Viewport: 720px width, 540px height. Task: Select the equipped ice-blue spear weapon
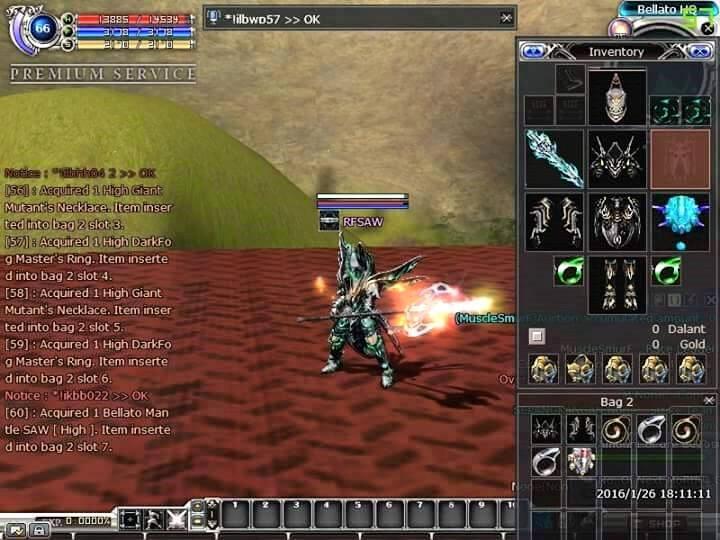(554, 158)
